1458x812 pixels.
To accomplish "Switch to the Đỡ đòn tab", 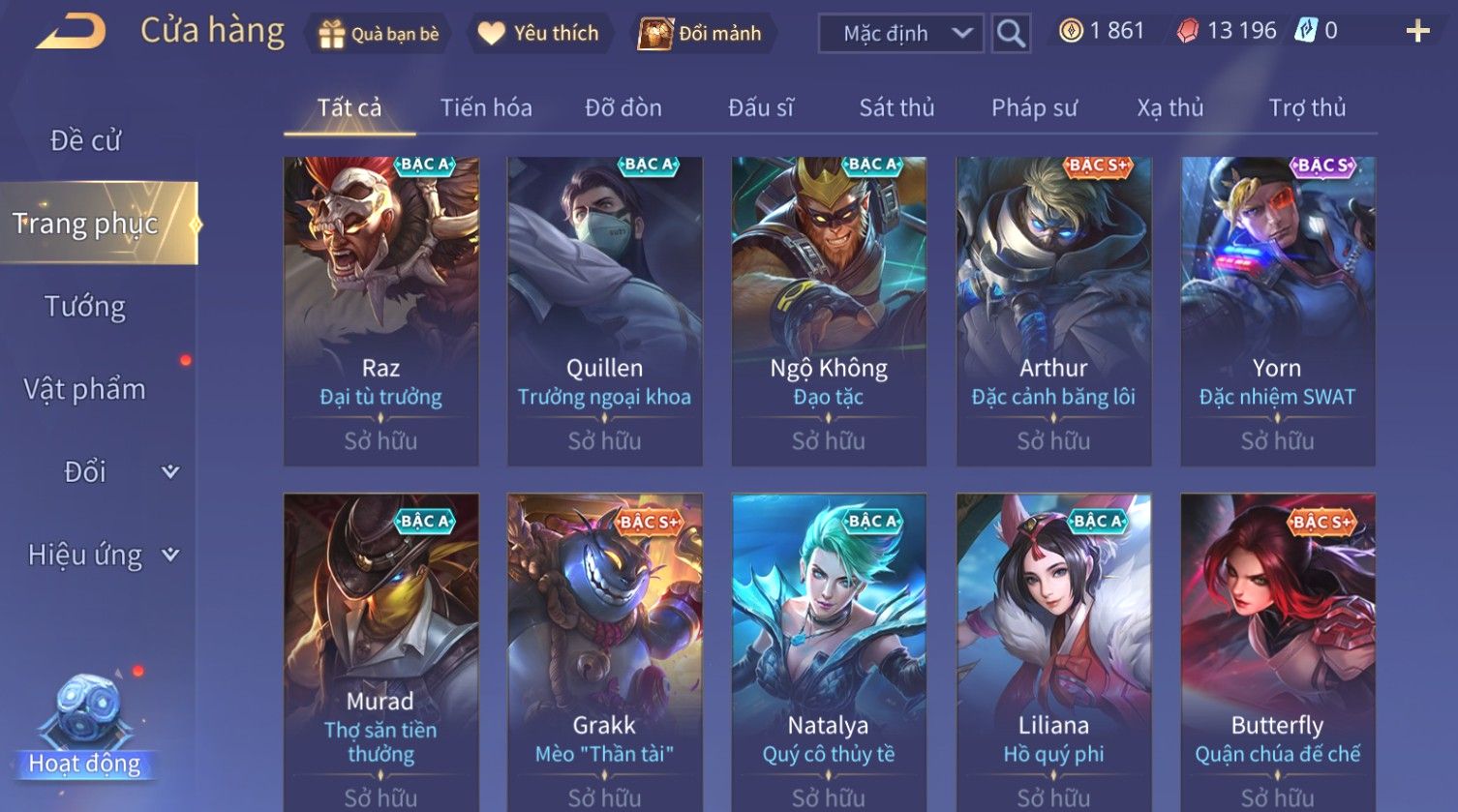I will tap(623, 107).
